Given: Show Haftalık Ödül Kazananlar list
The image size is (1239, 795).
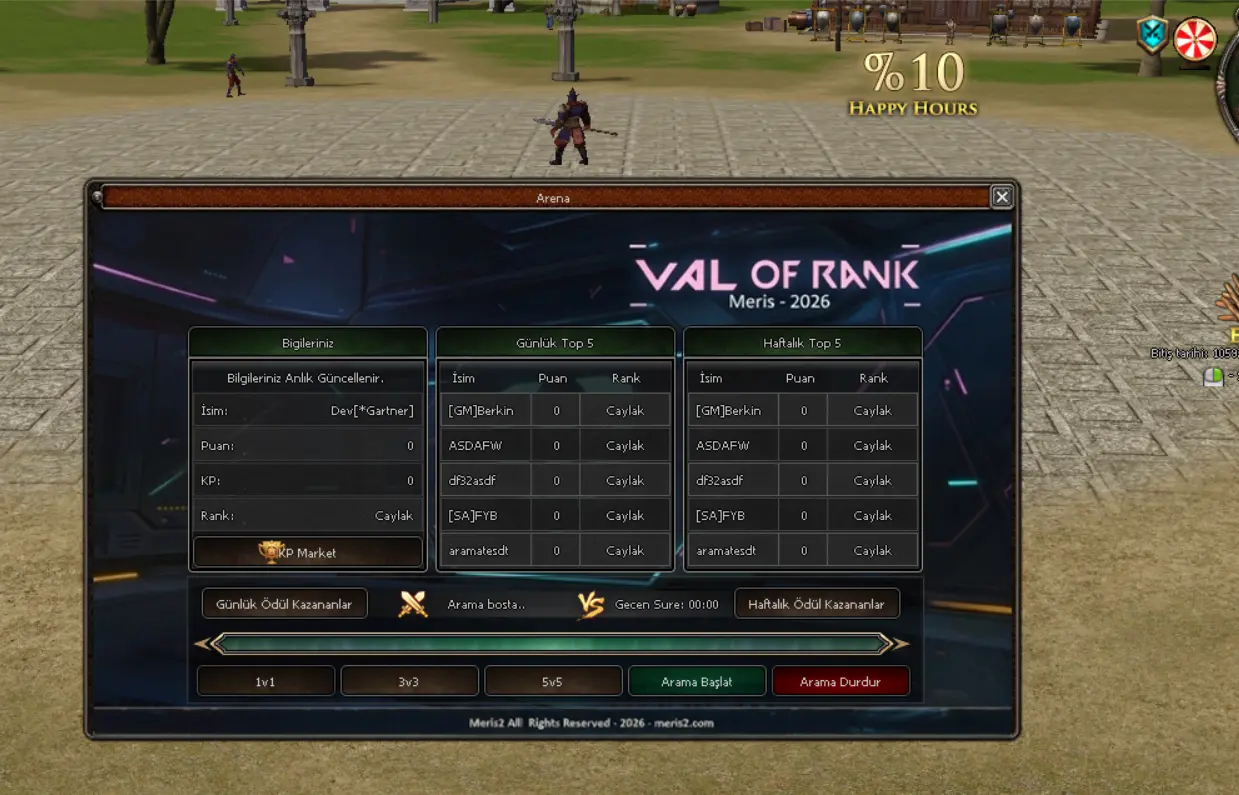Looking at the screenshot, I should 816,604.
